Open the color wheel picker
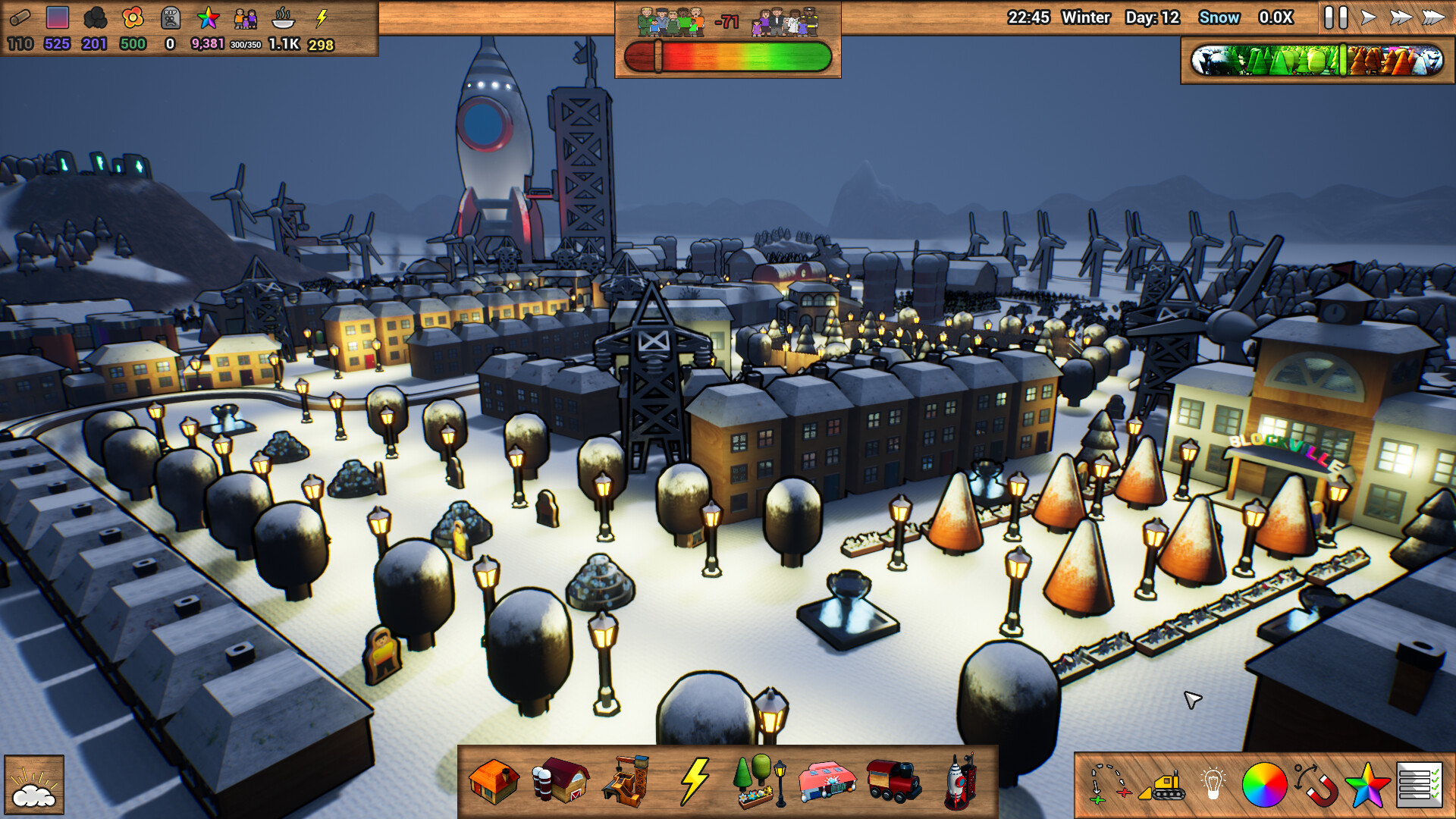 coord(1266,783)
